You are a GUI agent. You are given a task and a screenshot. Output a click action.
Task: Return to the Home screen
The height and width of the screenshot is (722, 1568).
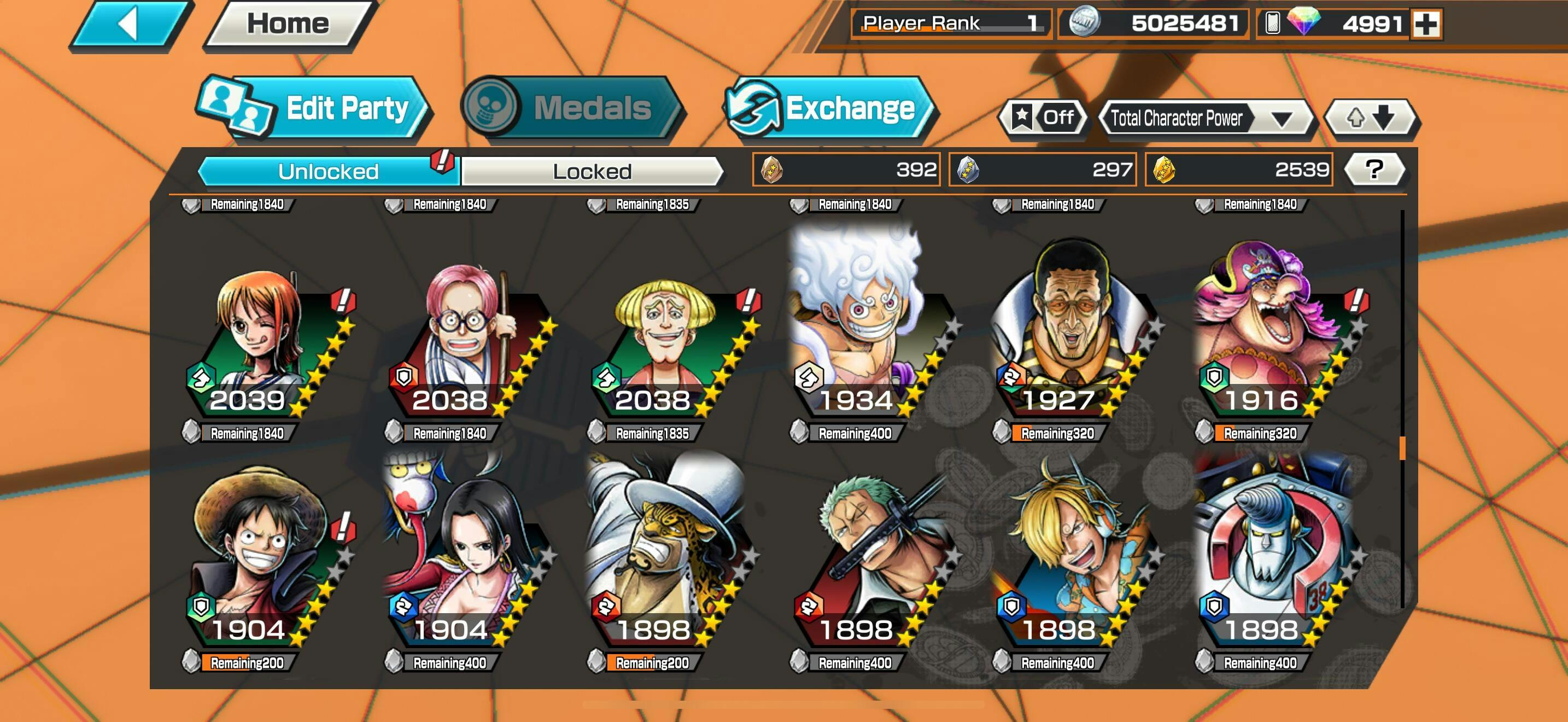click(288, 25)
